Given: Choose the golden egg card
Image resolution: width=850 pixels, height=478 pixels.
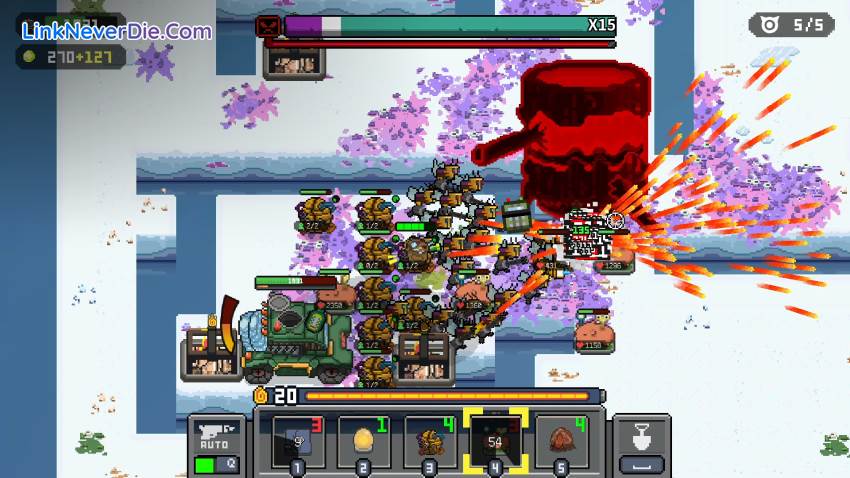Looking at the screenshot, I should [363, 441].
